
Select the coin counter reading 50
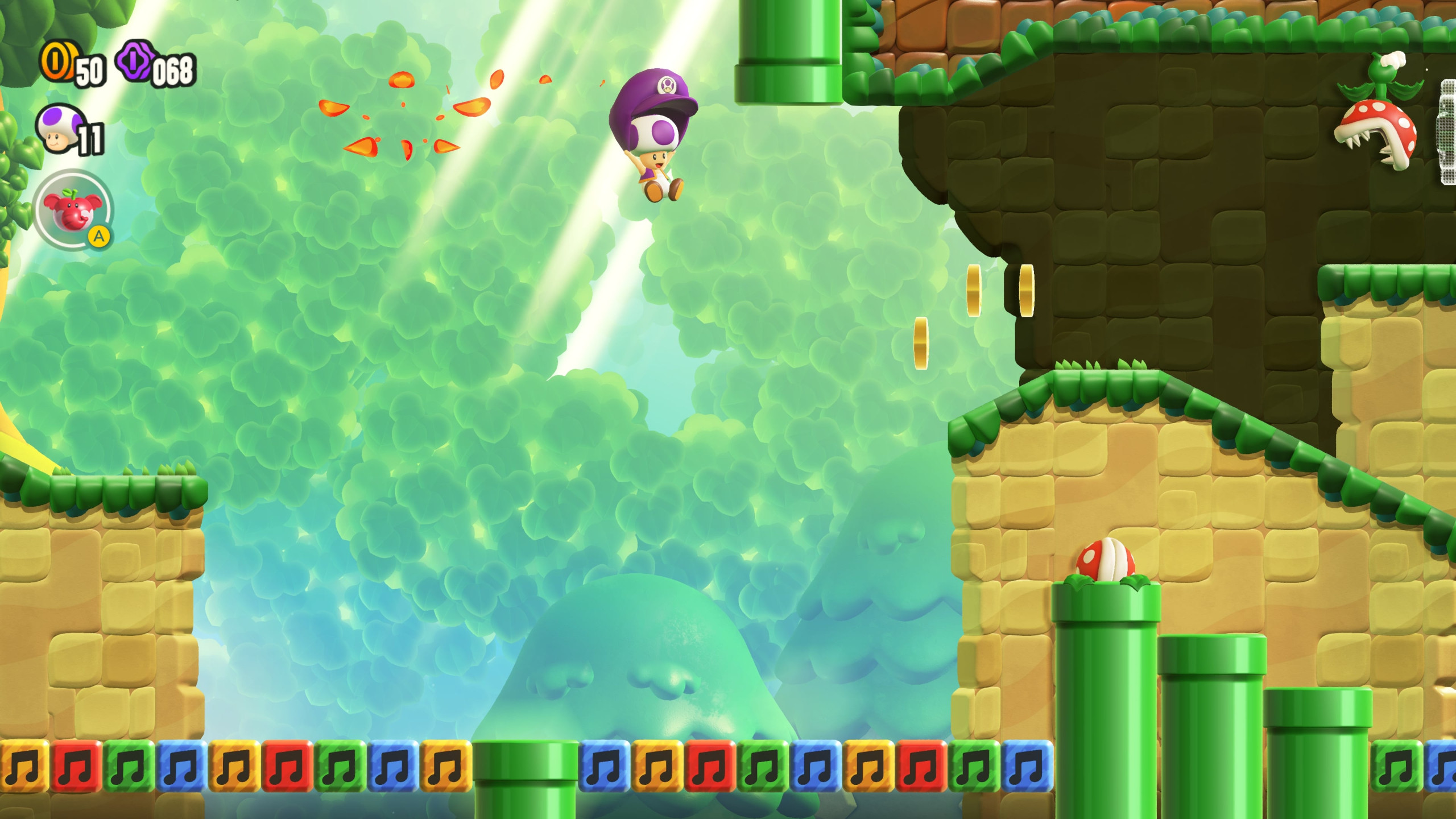(91, 72)
